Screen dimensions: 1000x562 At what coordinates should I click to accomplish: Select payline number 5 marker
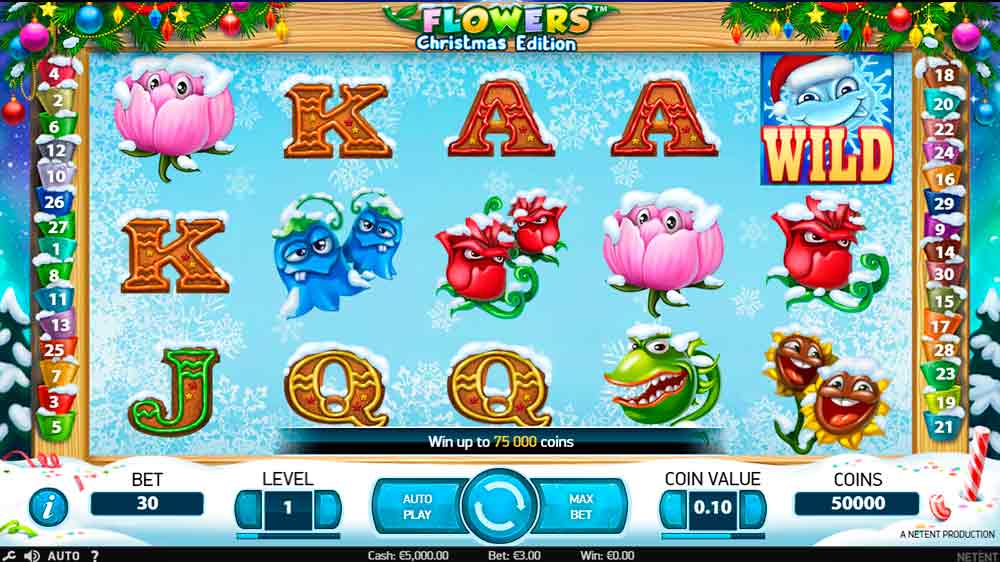tap(56, 426)
